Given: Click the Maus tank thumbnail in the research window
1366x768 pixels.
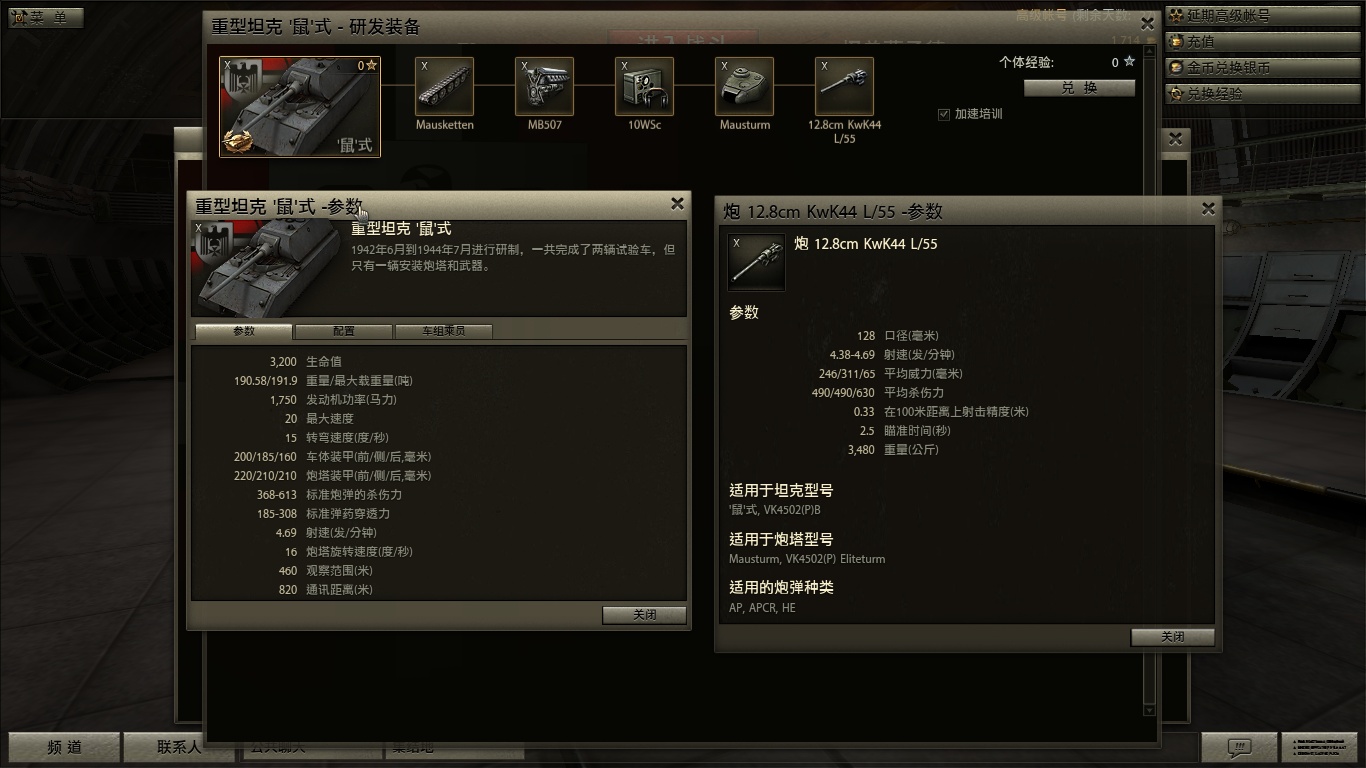Looking at the screenshot, I should pyautogui.click(x=299, y=106).
